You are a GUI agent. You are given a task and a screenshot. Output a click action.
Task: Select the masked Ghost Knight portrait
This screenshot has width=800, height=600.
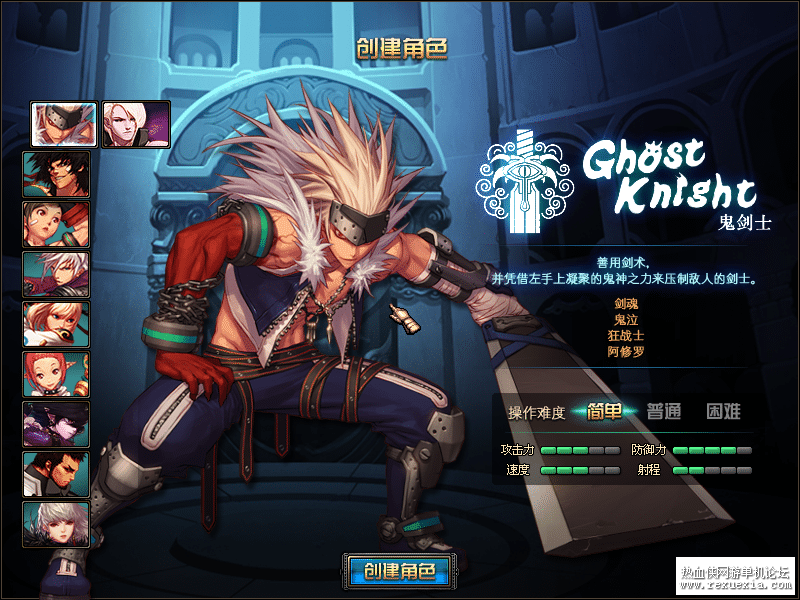(x=64, y=124)
